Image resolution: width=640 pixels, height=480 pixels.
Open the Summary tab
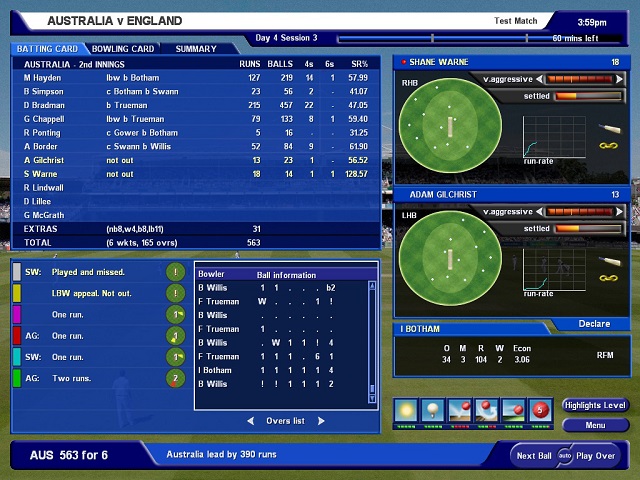pos(196,48)
